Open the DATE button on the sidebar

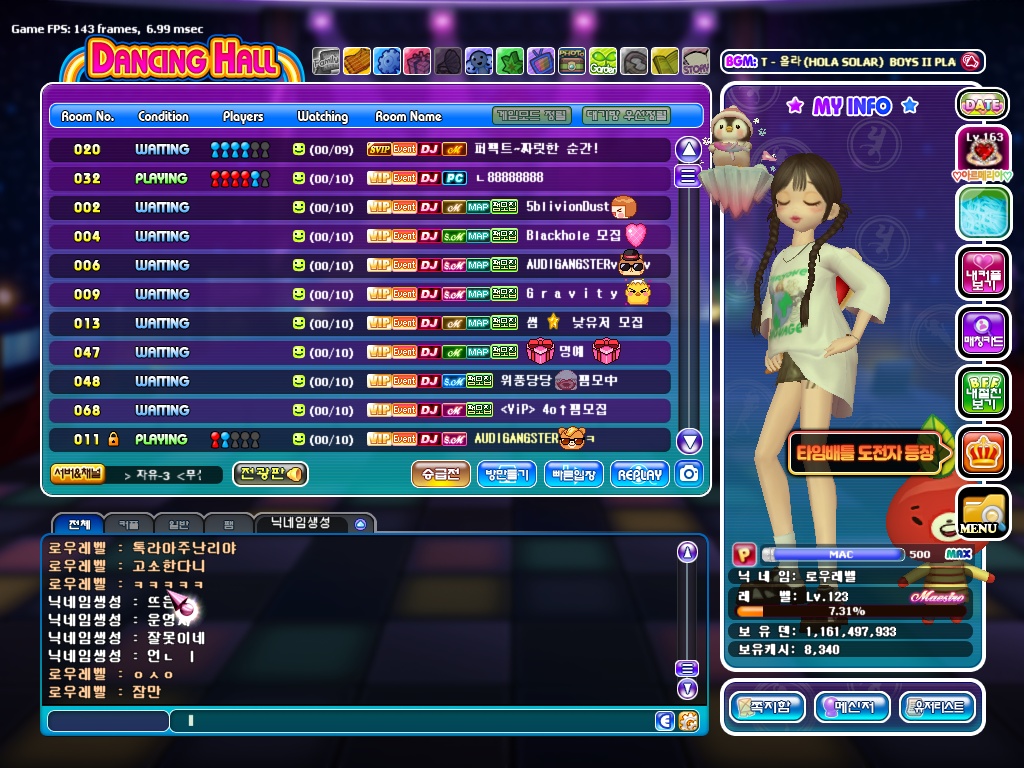click(982, 104)
